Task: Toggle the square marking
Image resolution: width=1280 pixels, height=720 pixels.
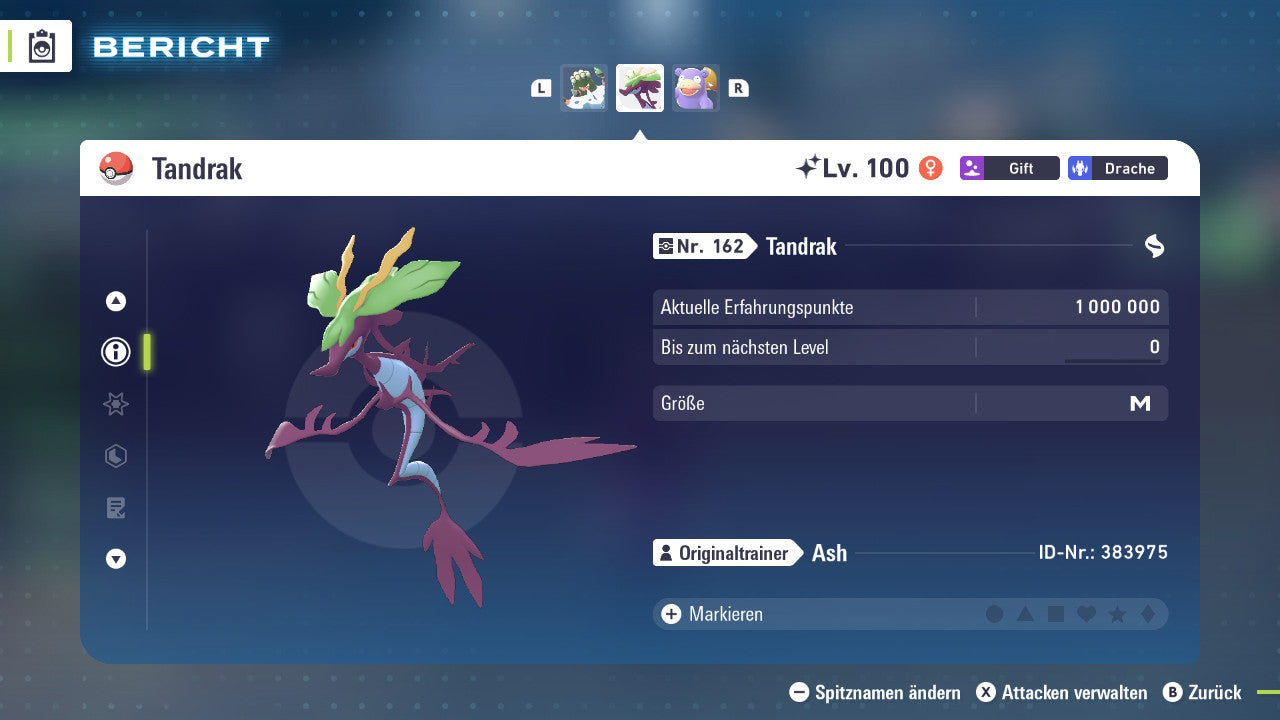Action: click(1056, 614)
